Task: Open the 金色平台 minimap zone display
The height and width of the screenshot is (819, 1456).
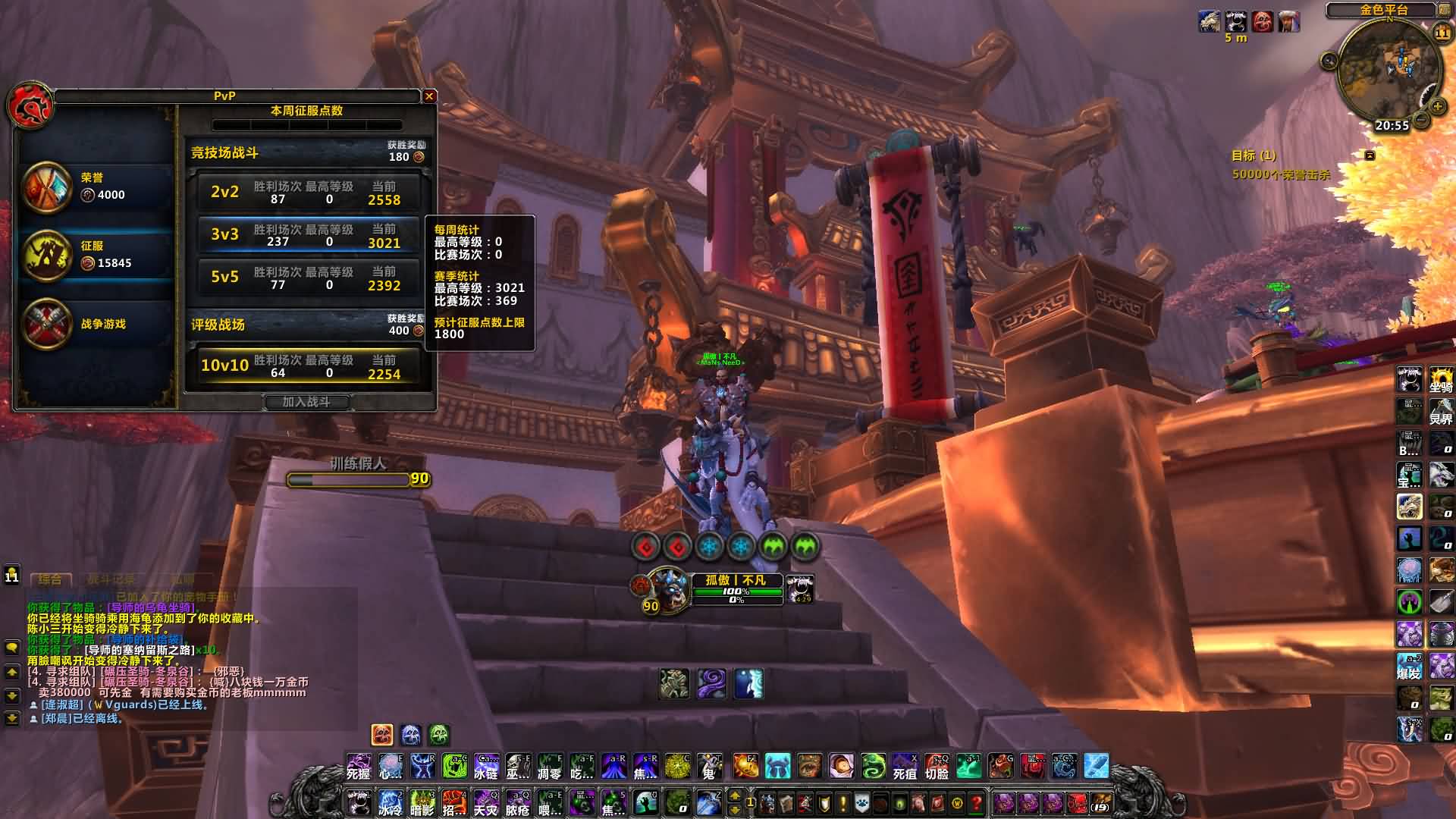Action: tap(1383, 10)
